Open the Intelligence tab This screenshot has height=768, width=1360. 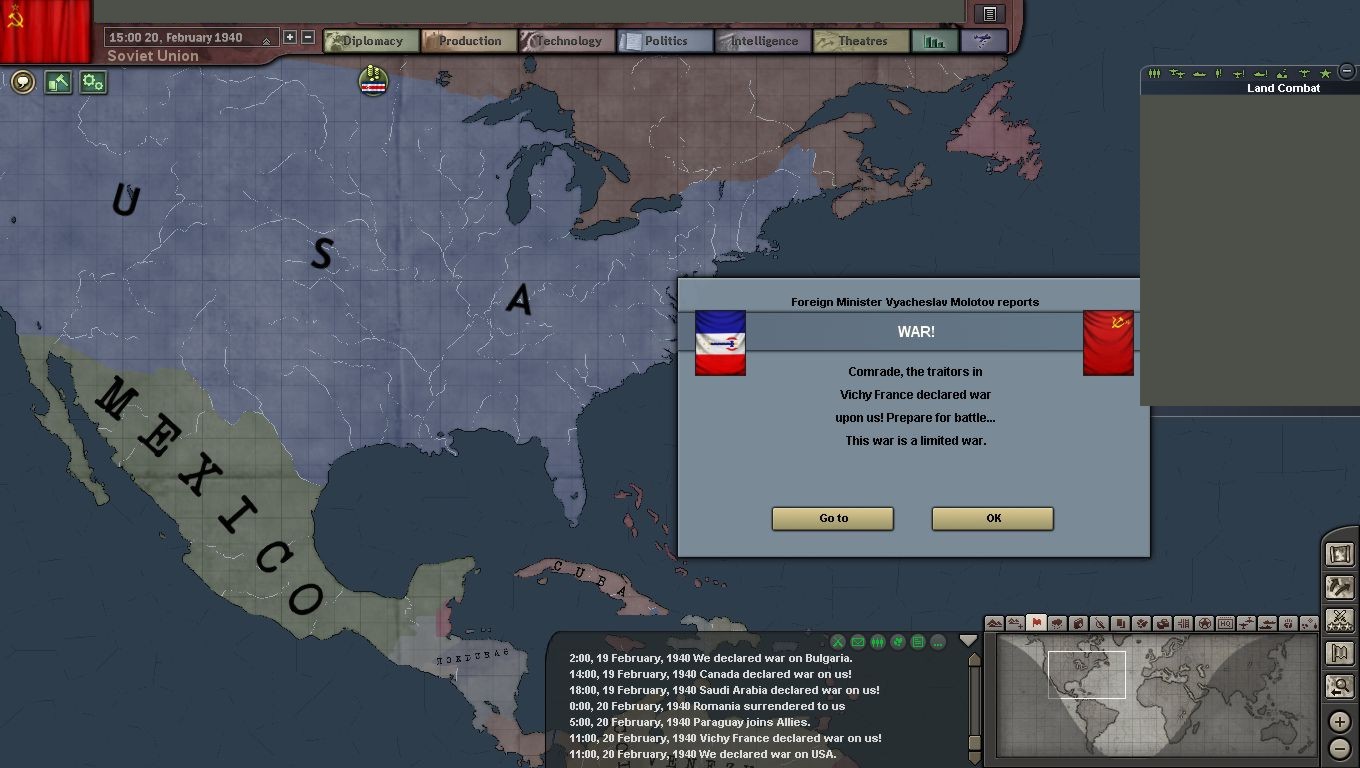[763, 41]
